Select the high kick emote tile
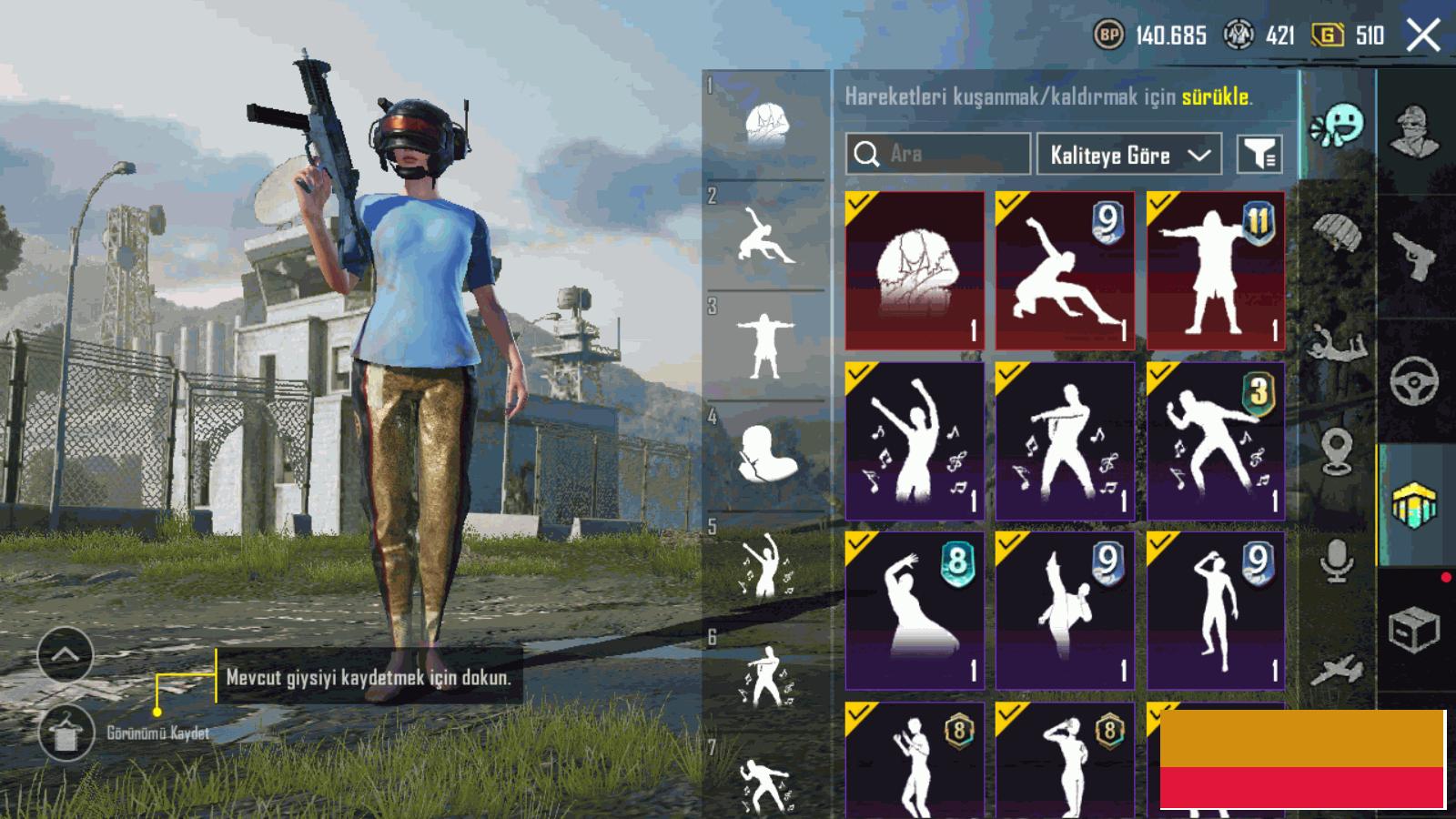The image size is (1456, 819). 1065,611
